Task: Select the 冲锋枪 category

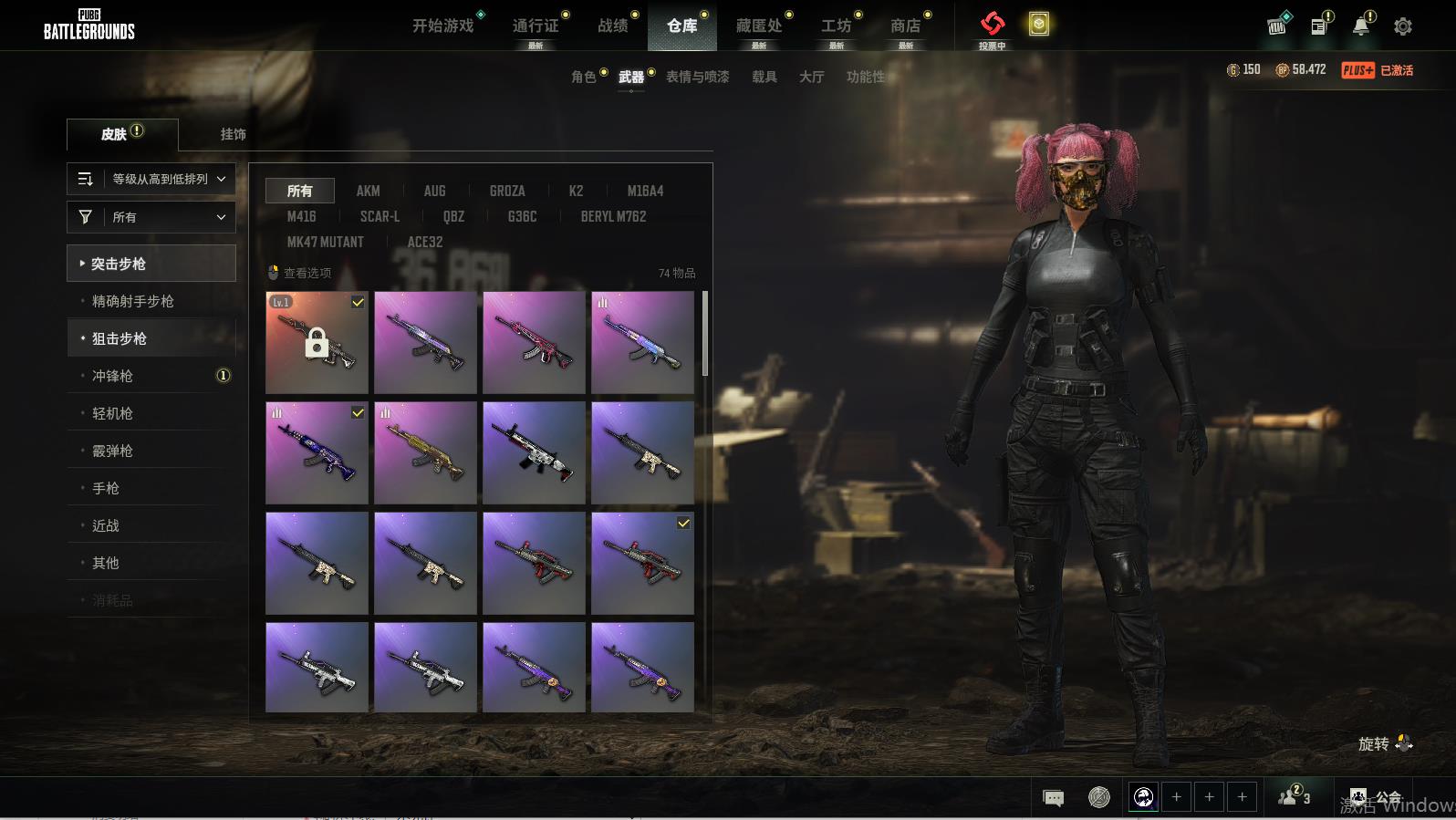Action: (x=112, y=376)
